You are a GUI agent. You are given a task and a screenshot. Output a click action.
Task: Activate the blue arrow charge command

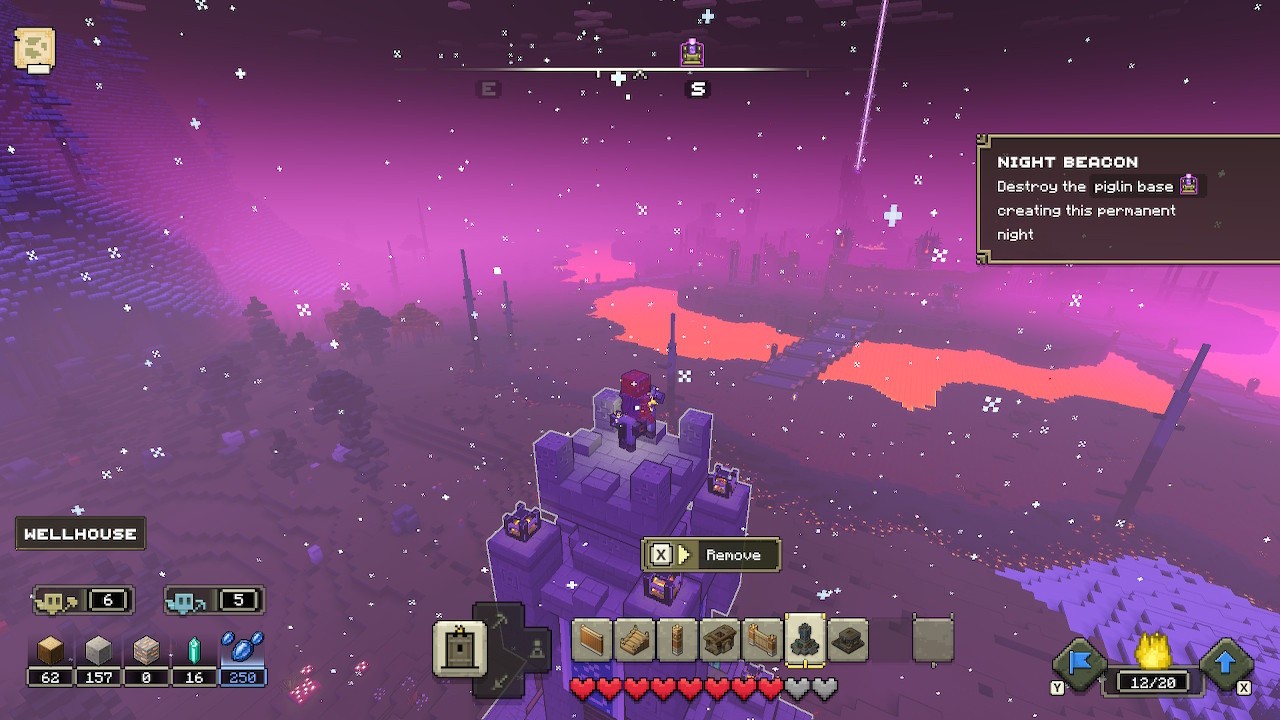pyautogui.click(x=1225, y=664)
